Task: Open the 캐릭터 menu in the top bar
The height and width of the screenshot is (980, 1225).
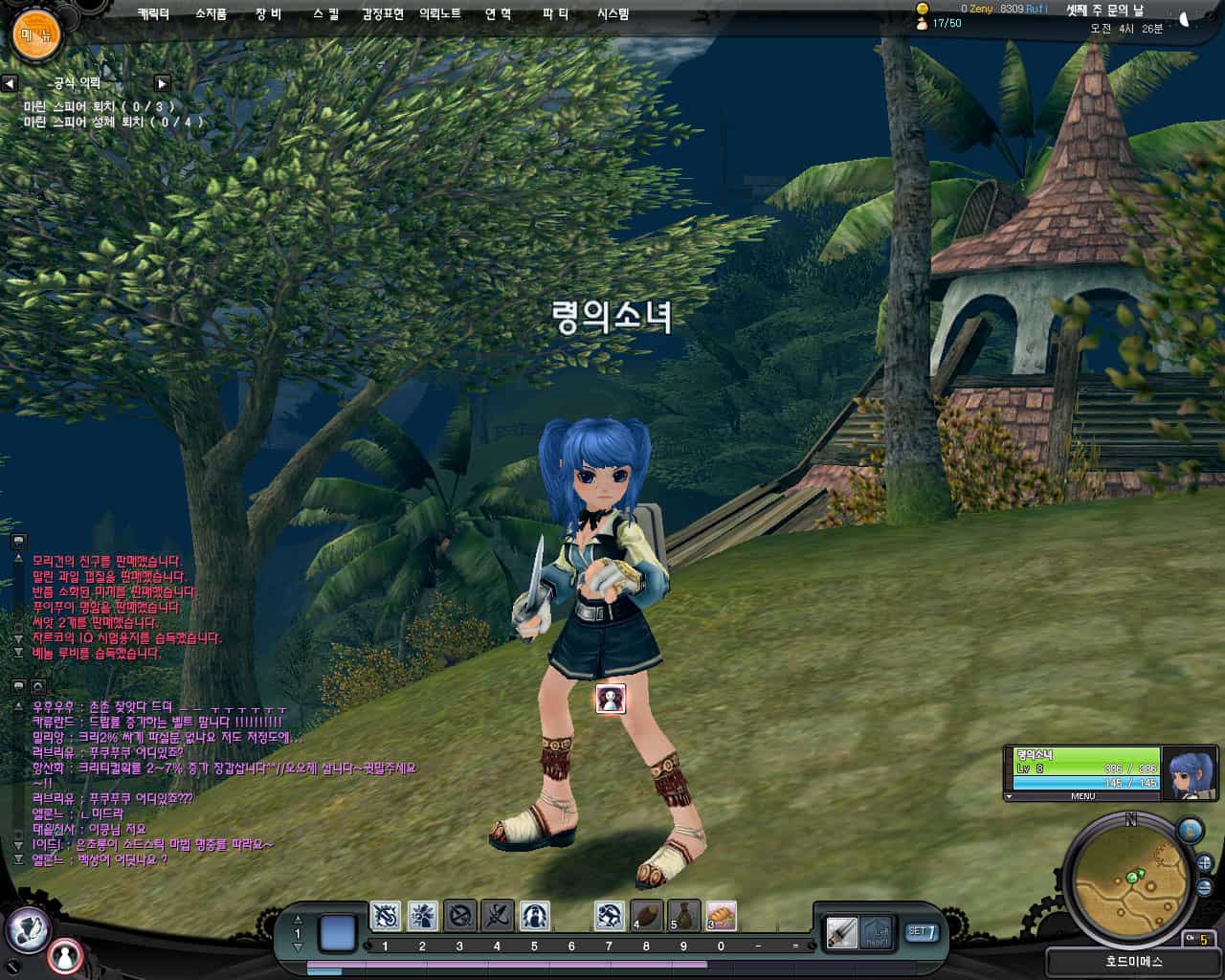Action: coord(151,14)
